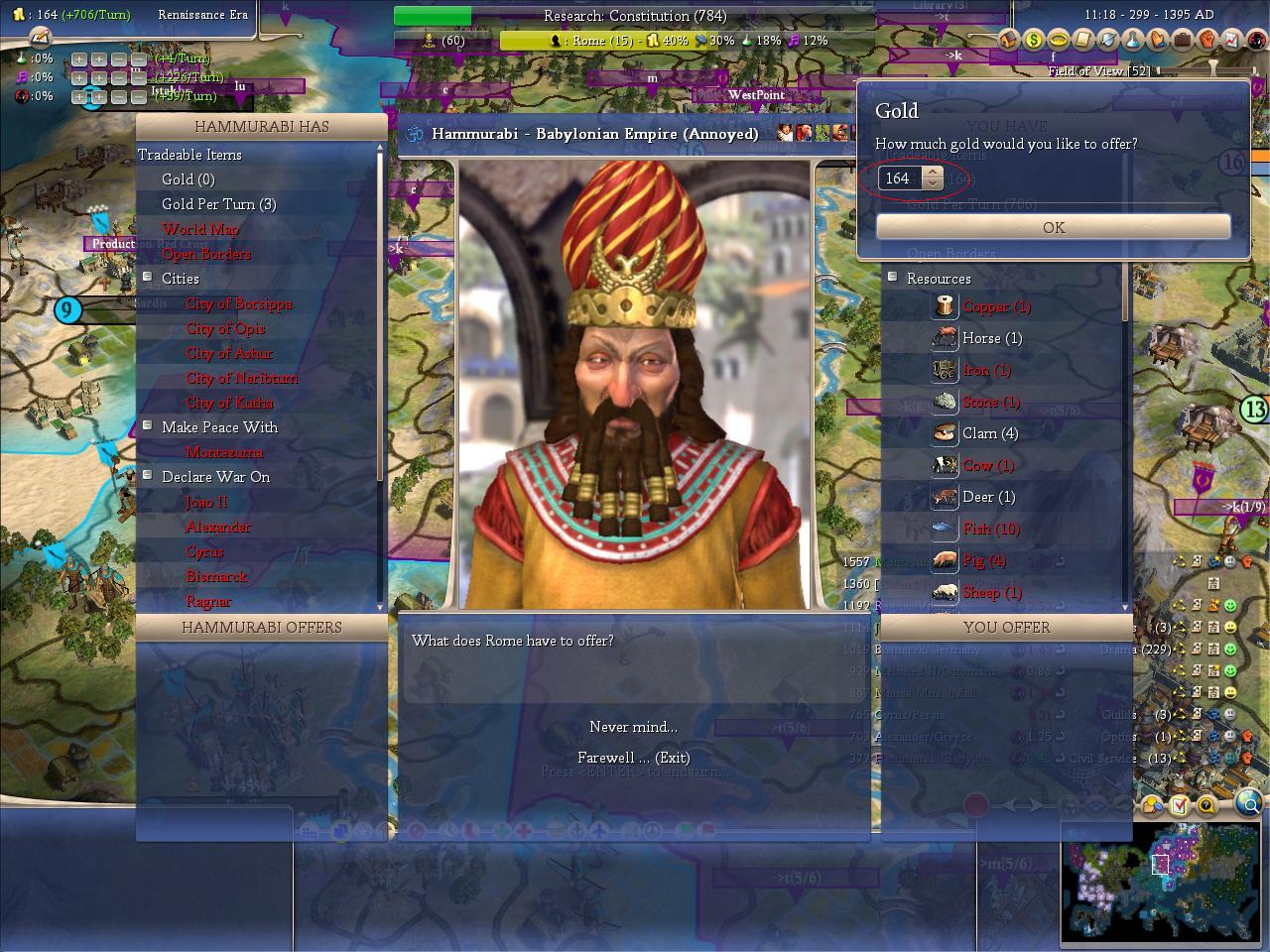This screenshot has width=1270, height=952.
Task: Offer the Horse (1) resource
Action: coord(991,338)
